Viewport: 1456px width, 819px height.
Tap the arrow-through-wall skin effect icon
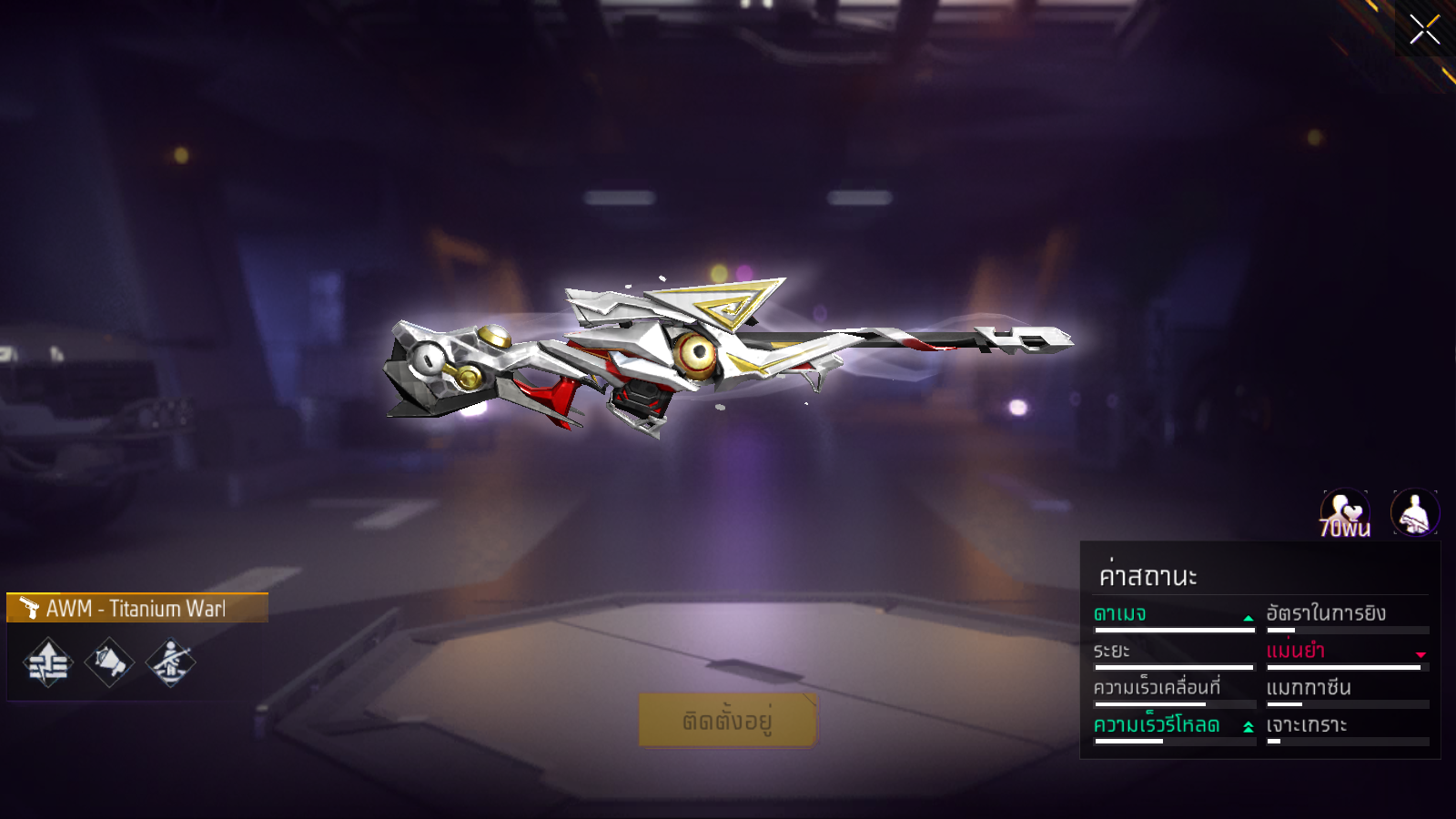click(48, 662)
